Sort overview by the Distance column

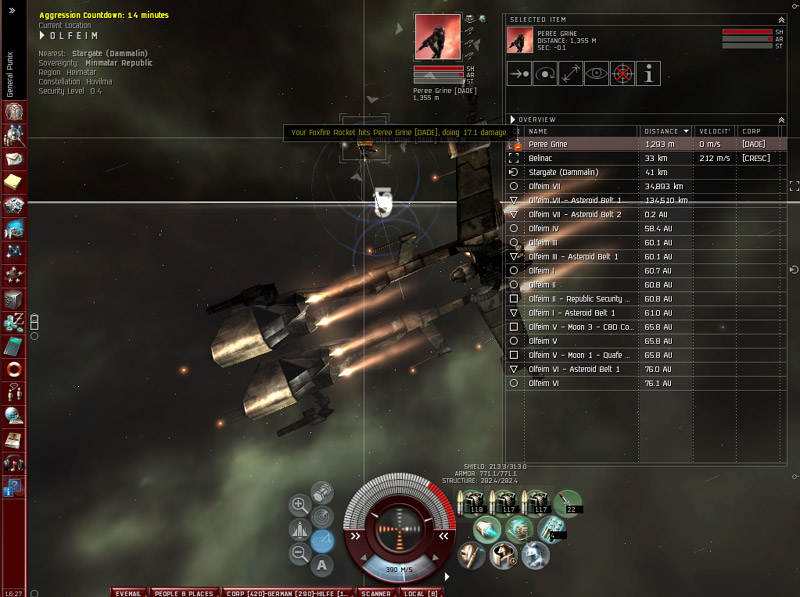pyautogui.click(x=664, y=131)
